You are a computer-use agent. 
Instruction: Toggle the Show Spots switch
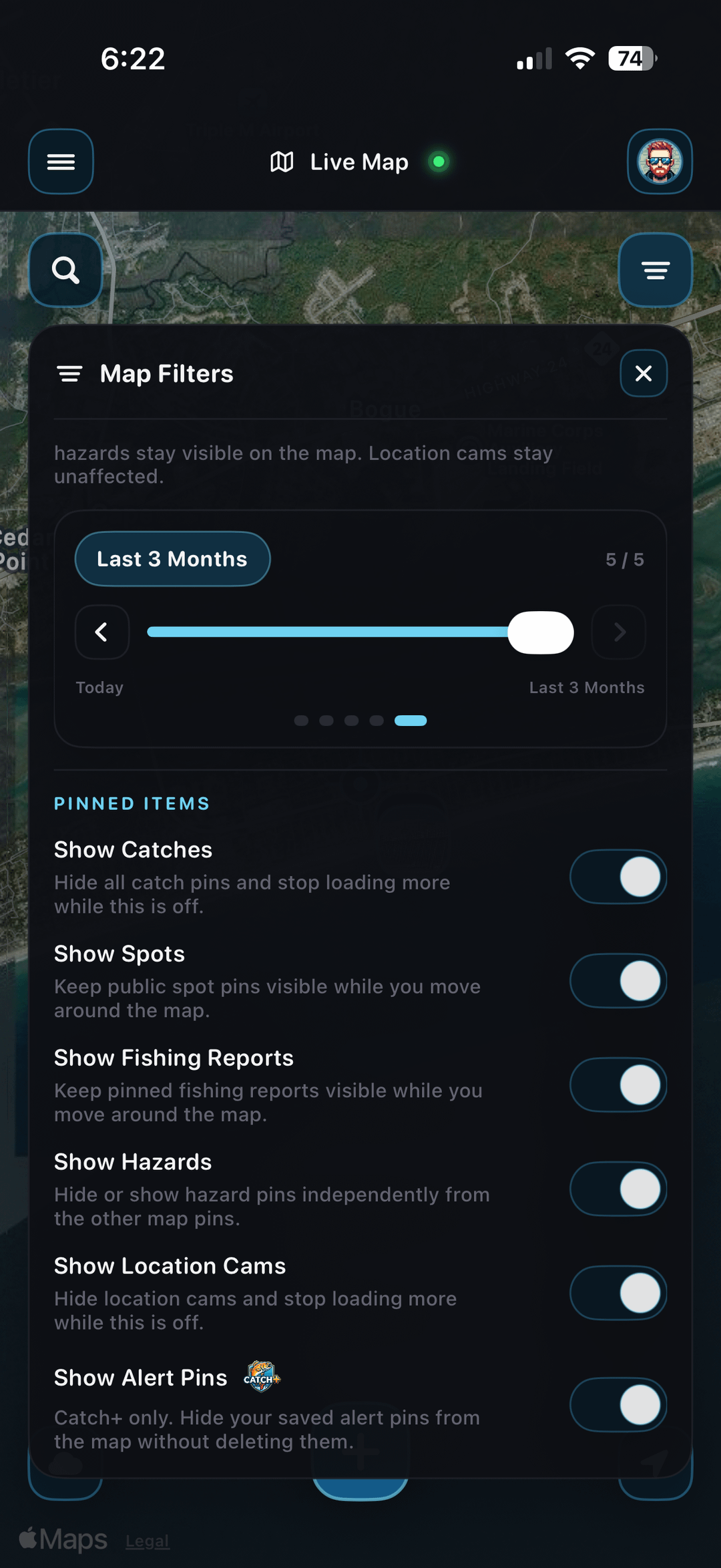point(618,981)
